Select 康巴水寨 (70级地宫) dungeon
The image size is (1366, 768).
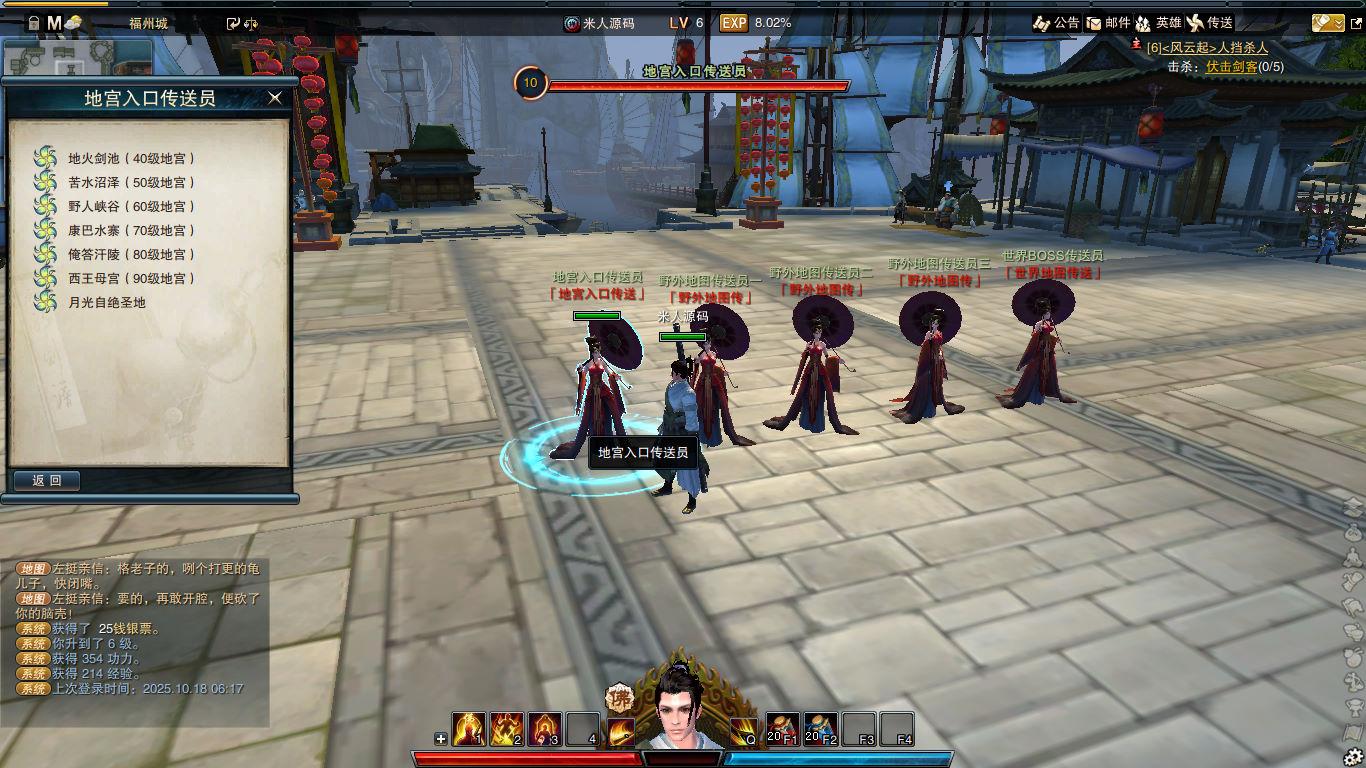coord(131,230)
